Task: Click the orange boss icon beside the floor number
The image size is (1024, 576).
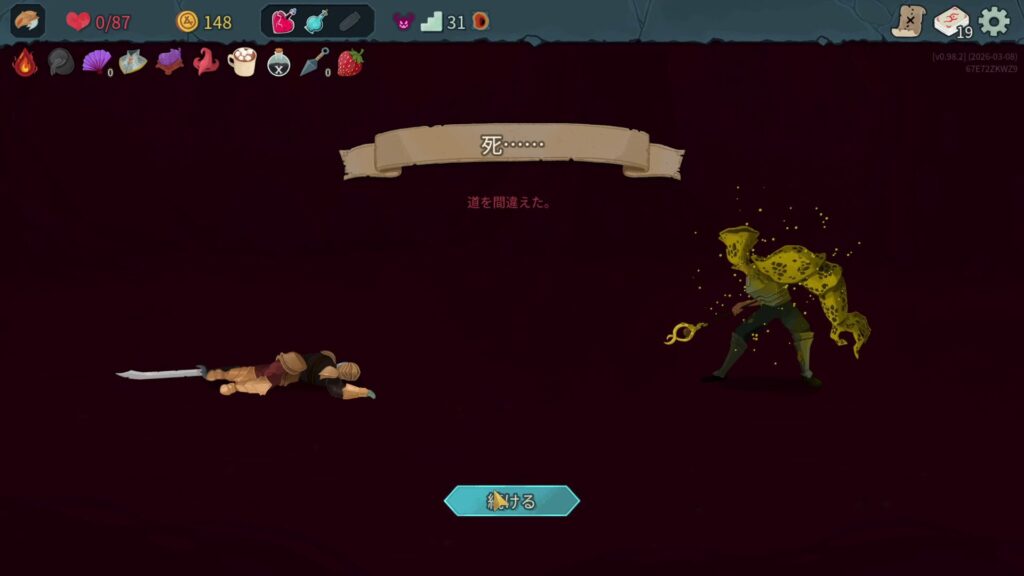Action: (x=481, y=21)
